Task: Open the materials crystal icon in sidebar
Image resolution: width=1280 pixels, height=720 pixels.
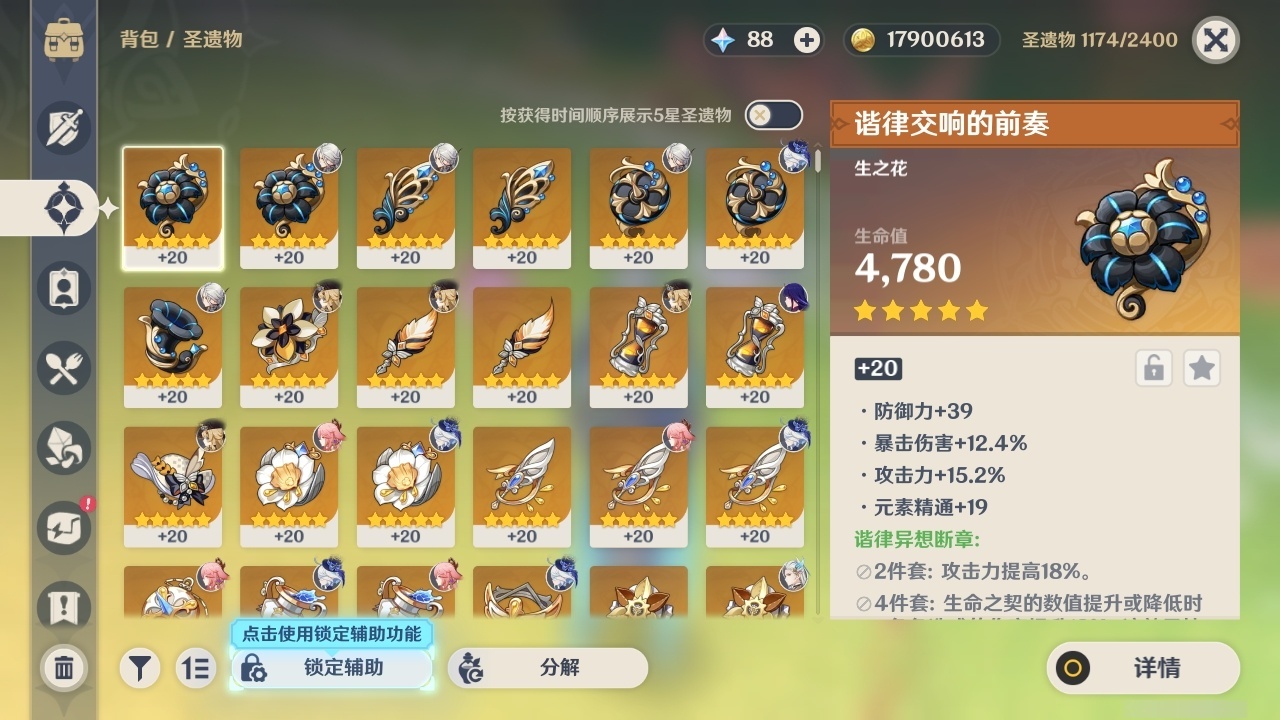Action: coord(62,448)
